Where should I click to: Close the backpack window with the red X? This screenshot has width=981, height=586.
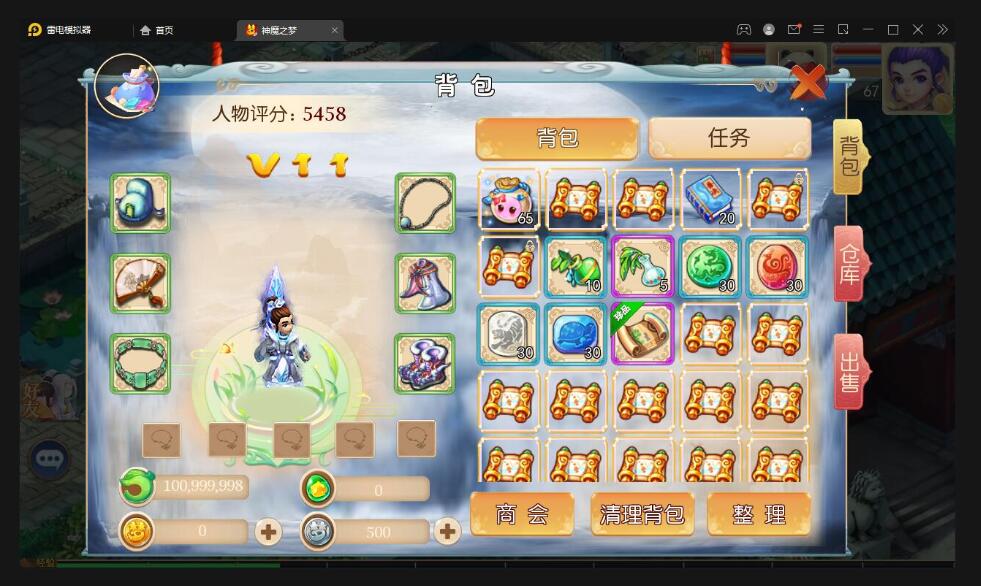[808, 81]
